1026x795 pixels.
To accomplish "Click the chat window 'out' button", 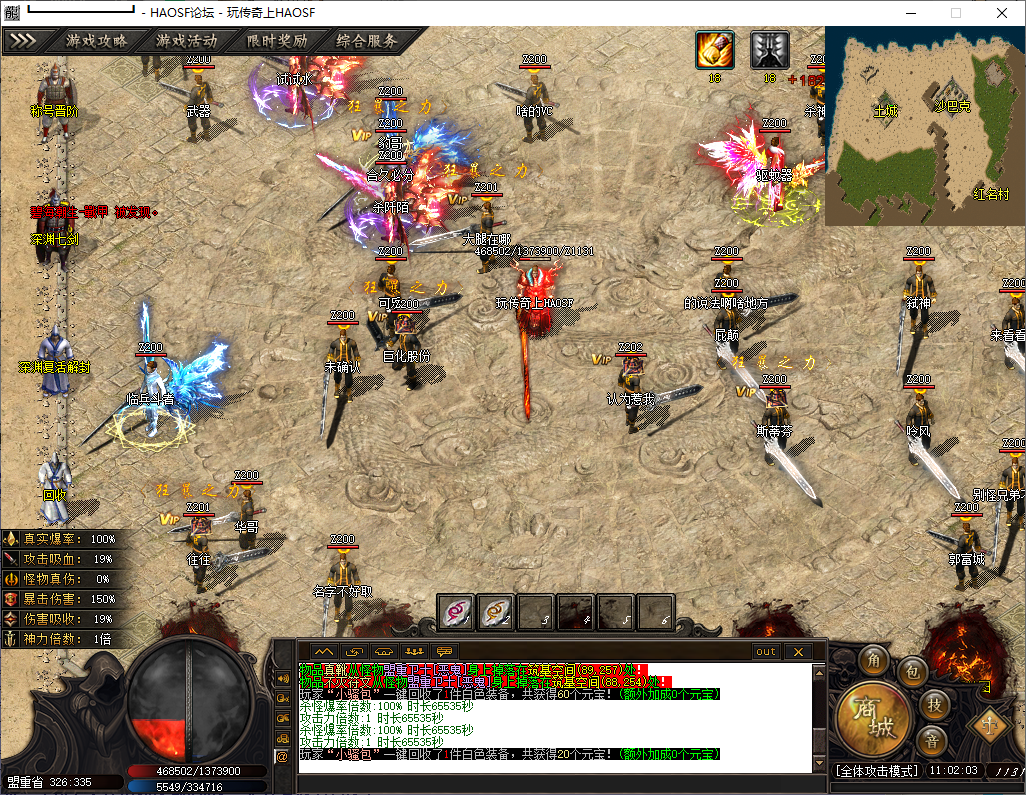I will click(x=765, y=651).
